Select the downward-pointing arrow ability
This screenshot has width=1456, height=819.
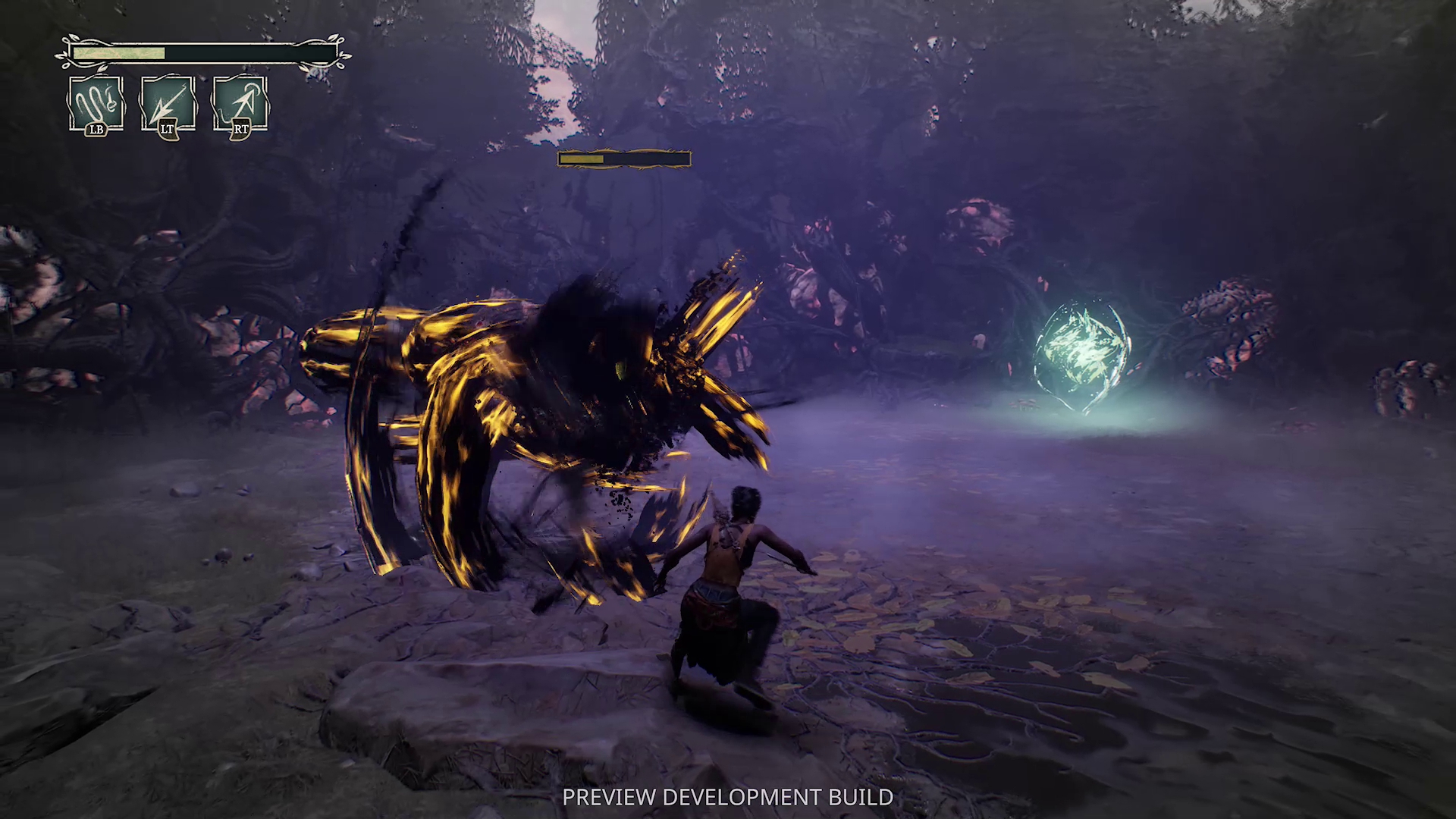[x=168, y=104]
